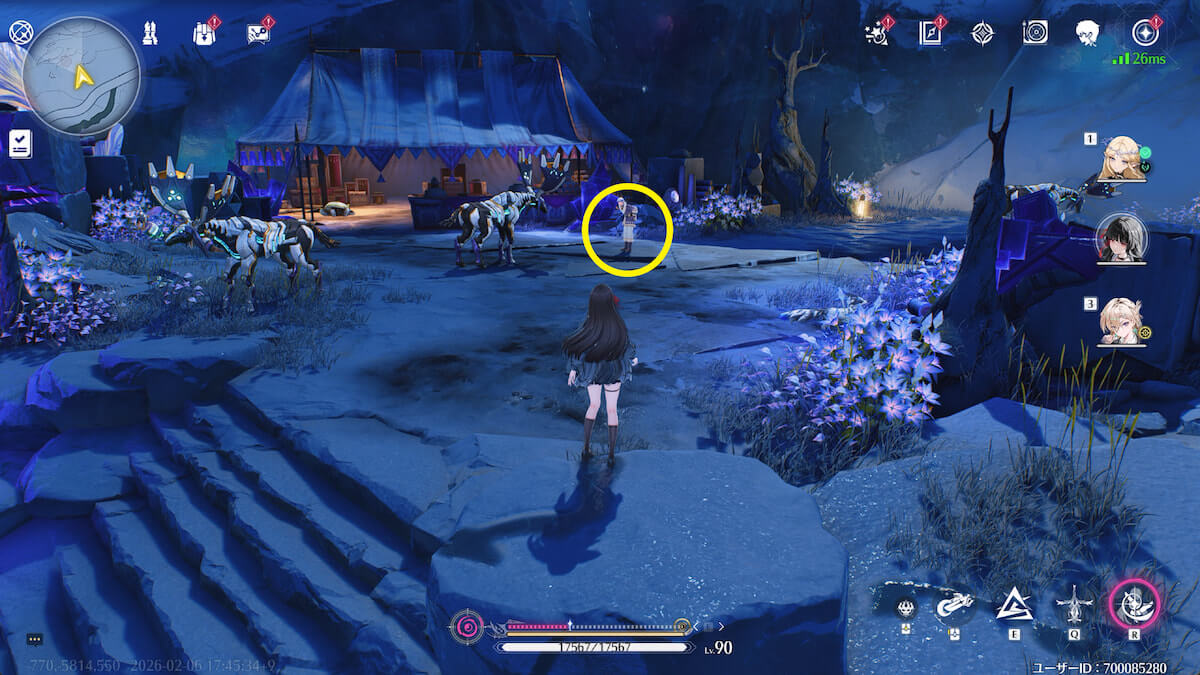Activate the triangle resonance skill
This screenshot has width=1200, height=675.
tap(1013, 604)
